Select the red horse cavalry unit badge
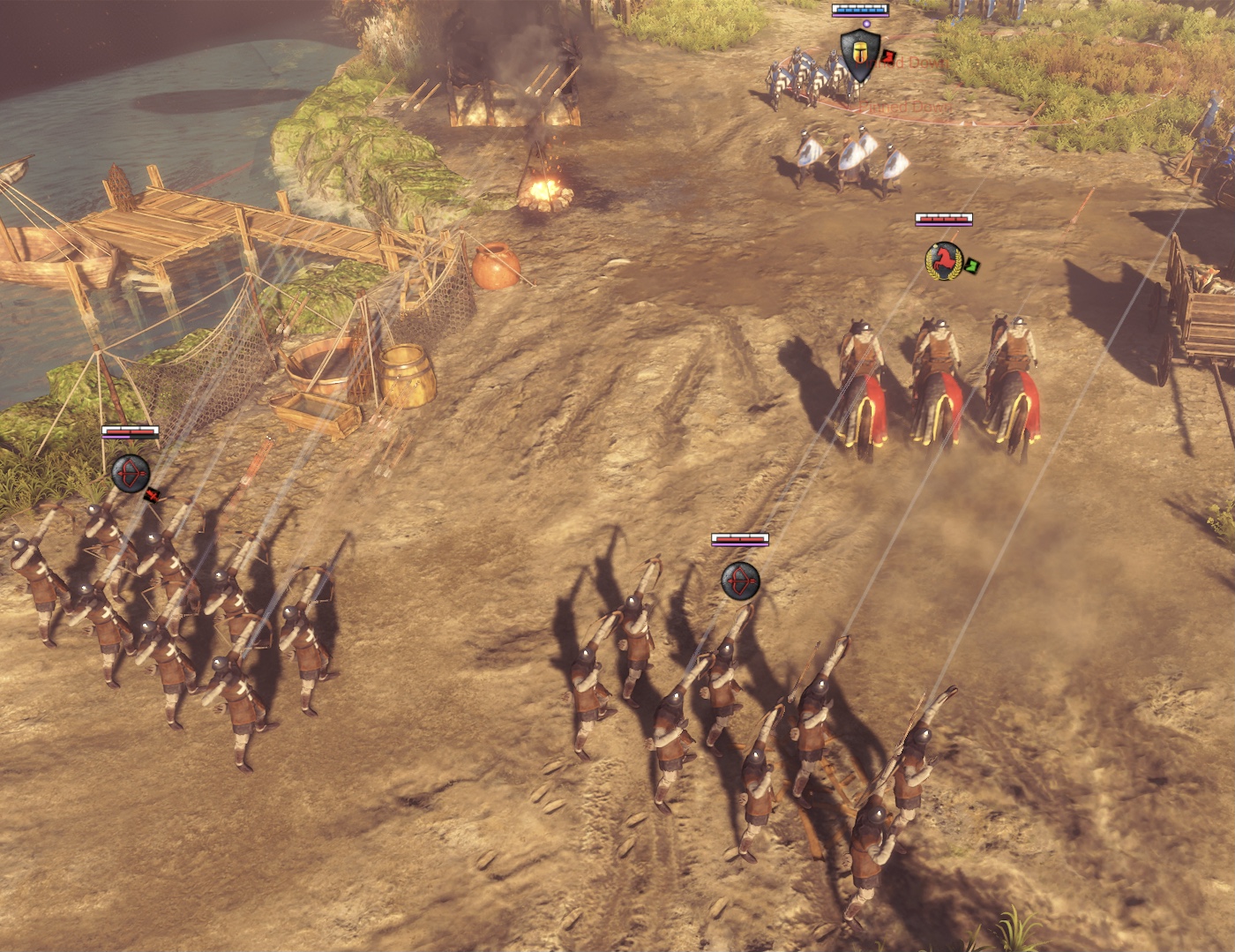Viewport: 1235px width, 952px height. pos(943,262)
